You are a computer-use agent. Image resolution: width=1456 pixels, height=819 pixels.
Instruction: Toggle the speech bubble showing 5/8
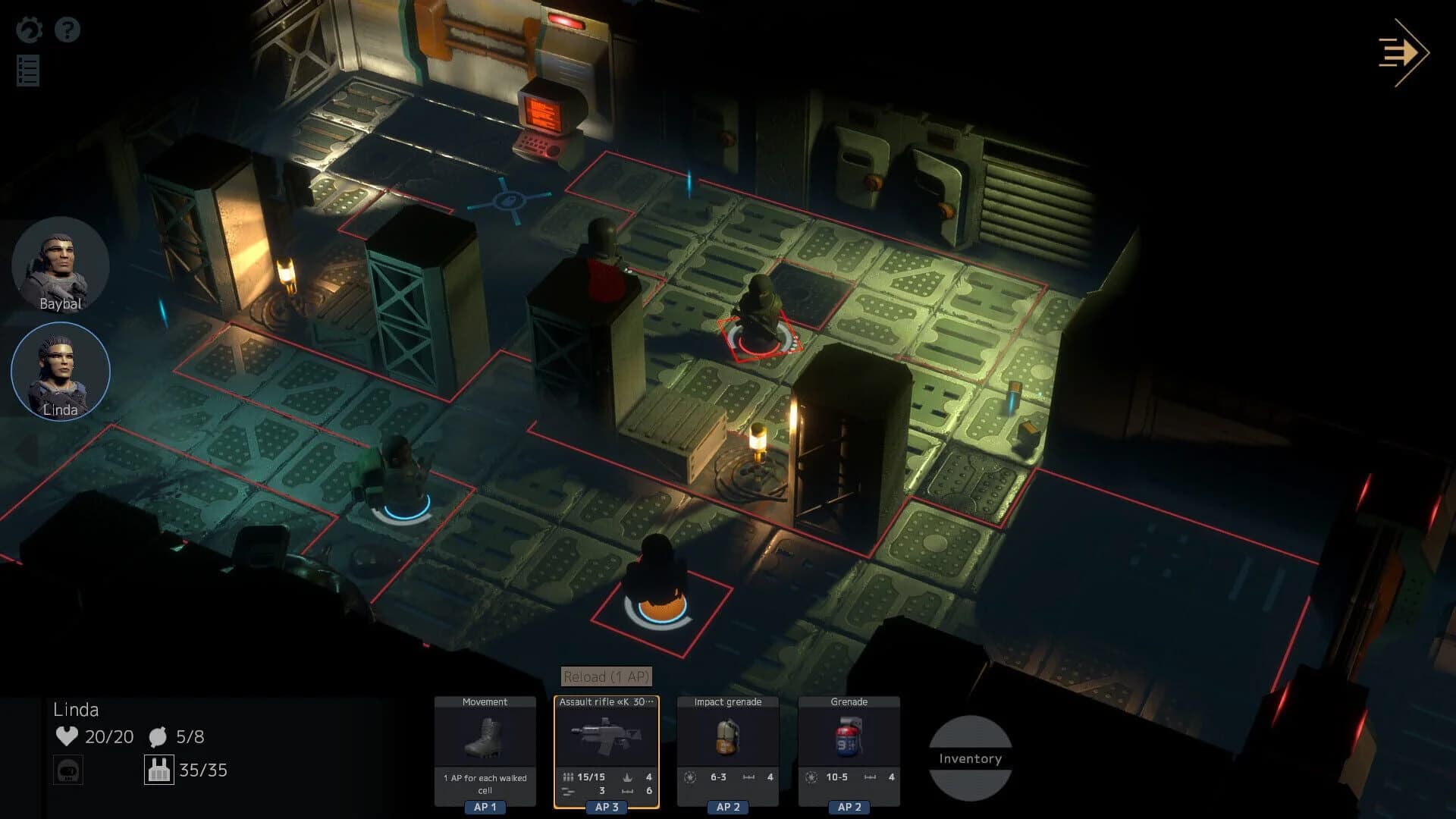click(157, 735)
